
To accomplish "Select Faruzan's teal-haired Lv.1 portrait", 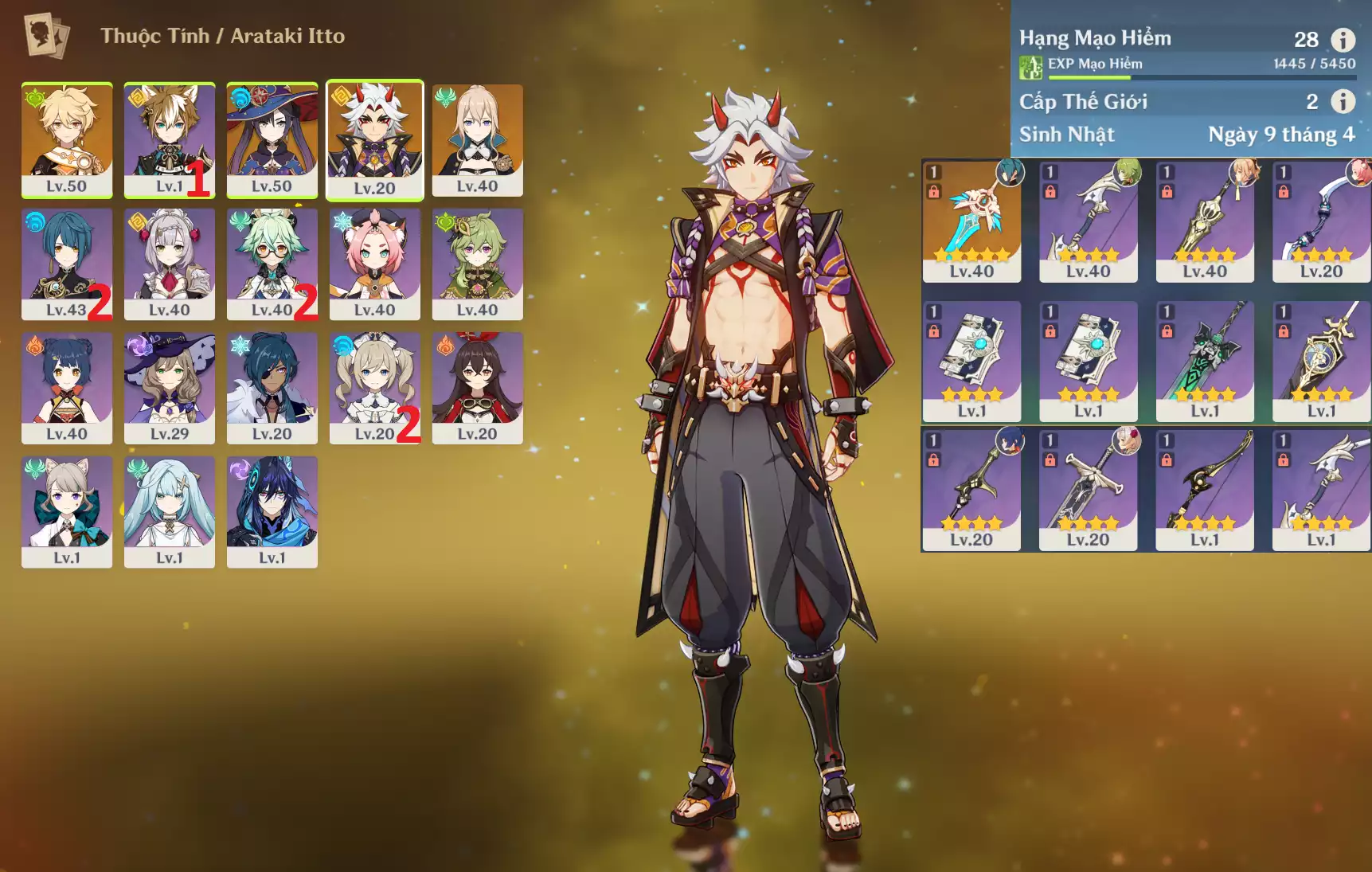I will pyautogui.click(x=169, y=511).
